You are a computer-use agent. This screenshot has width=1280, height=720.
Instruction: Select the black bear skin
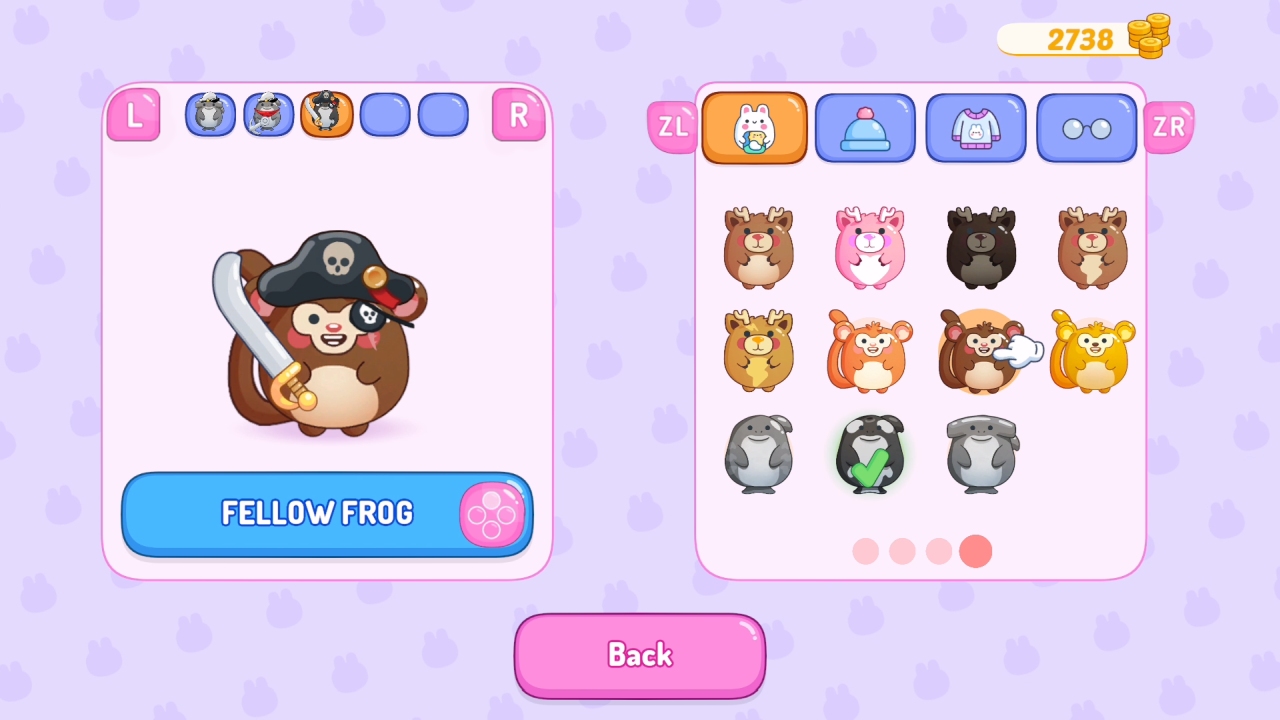(x=981, y=248)
